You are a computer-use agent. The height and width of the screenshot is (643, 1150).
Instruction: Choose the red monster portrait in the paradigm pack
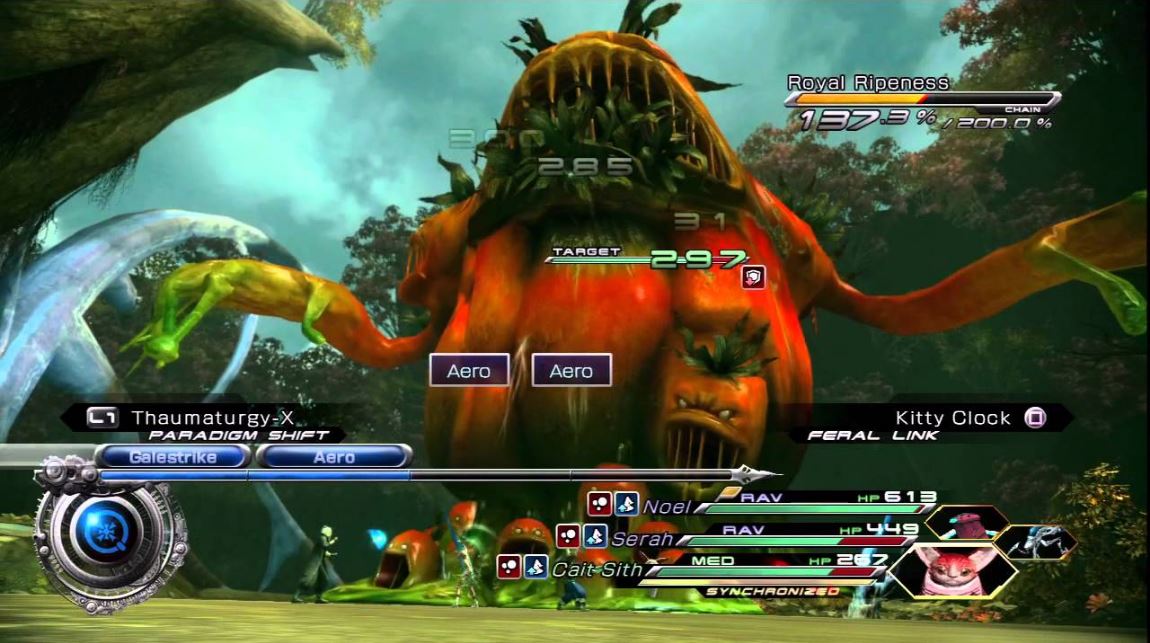[964, 524]
